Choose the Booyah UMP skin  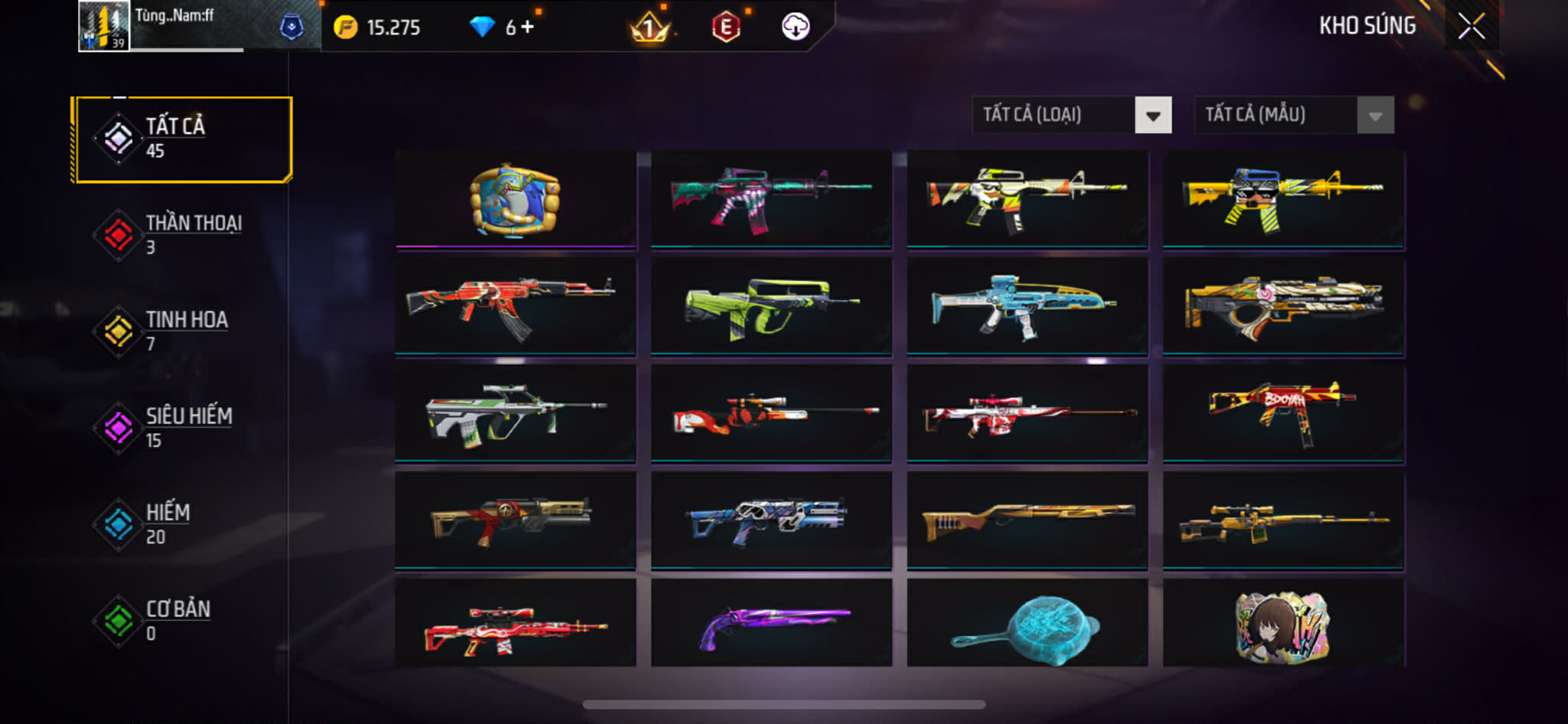click(x=1283, y=413)
